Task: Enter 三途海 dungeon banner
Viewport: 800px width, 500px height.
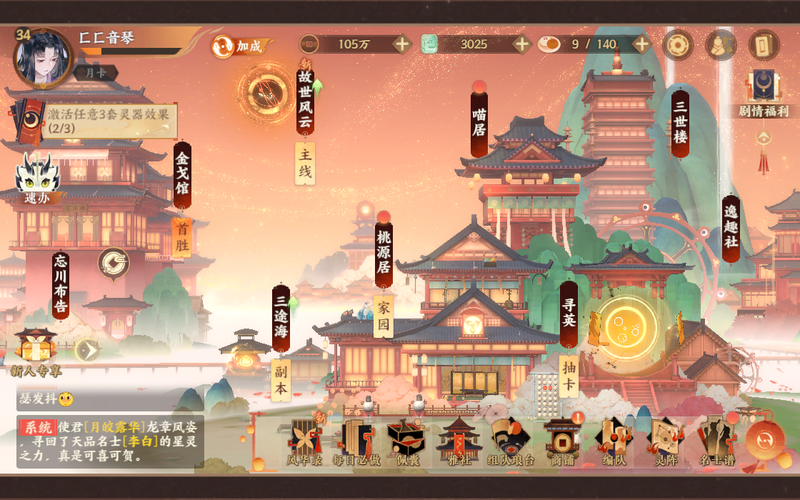Action: (x=281, y=320)
